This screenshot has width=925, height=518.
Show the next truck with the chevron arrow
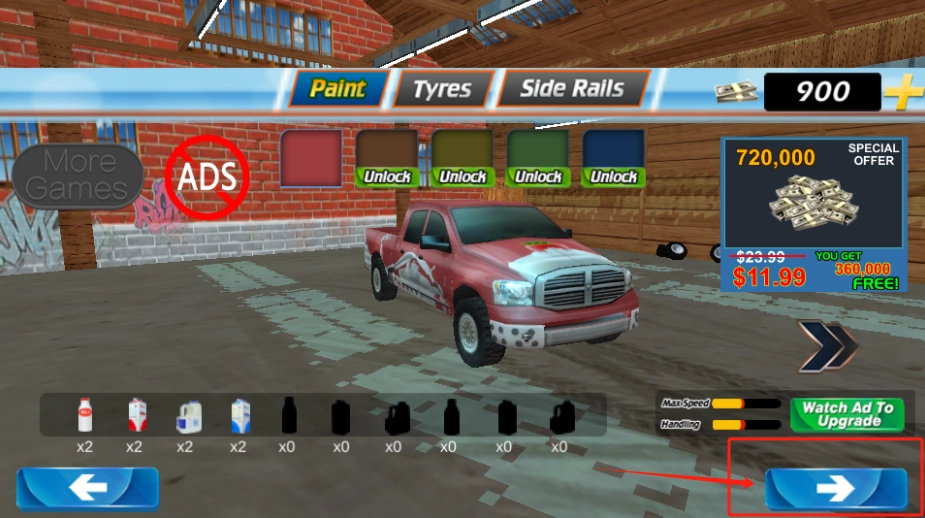pos(827,346)
